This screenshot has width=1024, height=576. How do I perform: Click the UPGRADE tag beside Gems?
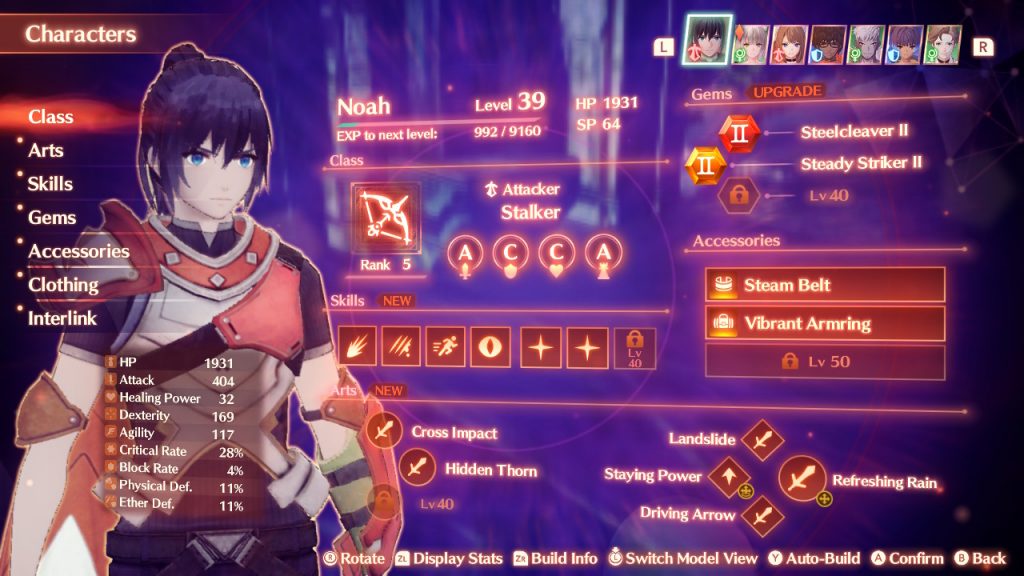pyautogui.click(x=787, y=92)
